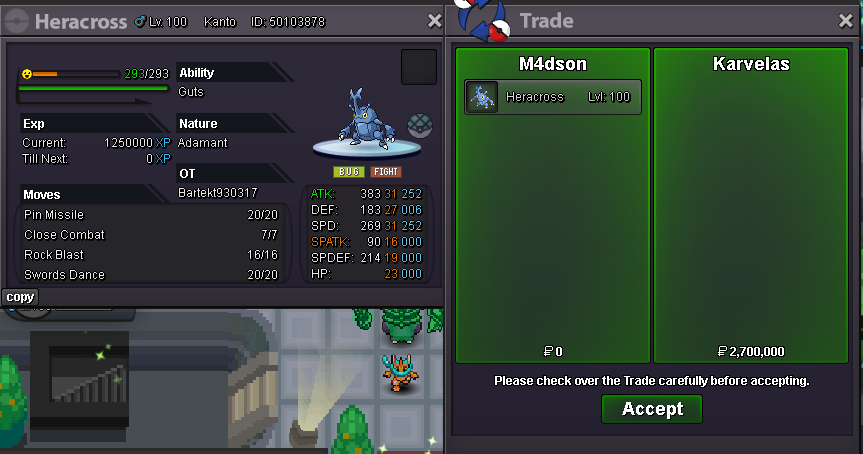Close the Heracross summary window
Screen dimensions: 863x454
pyautogui.click(x=434, y=20)
